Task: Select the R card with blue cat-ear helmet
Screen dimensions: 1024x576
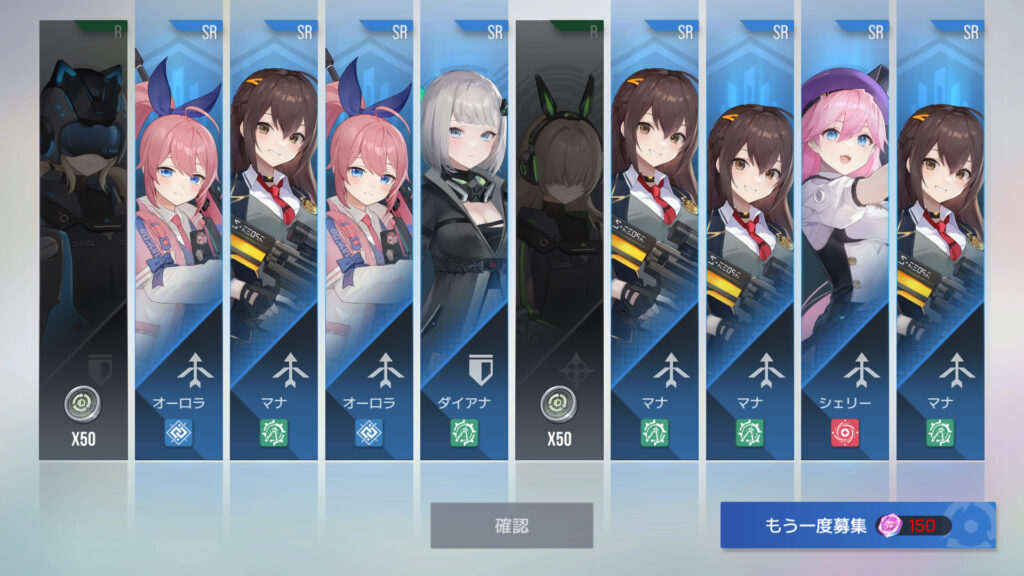Action: coord(83,240)
